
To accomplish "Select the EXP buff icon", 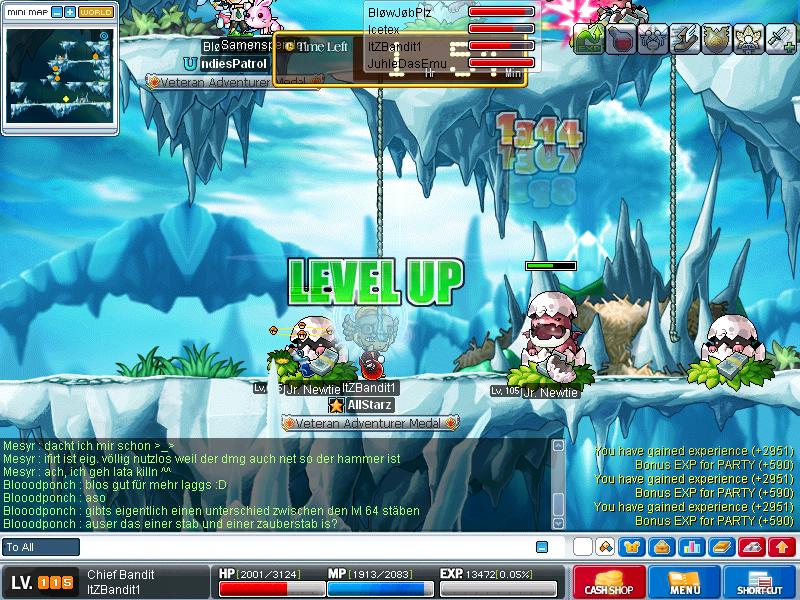I will tap(588, 39).
